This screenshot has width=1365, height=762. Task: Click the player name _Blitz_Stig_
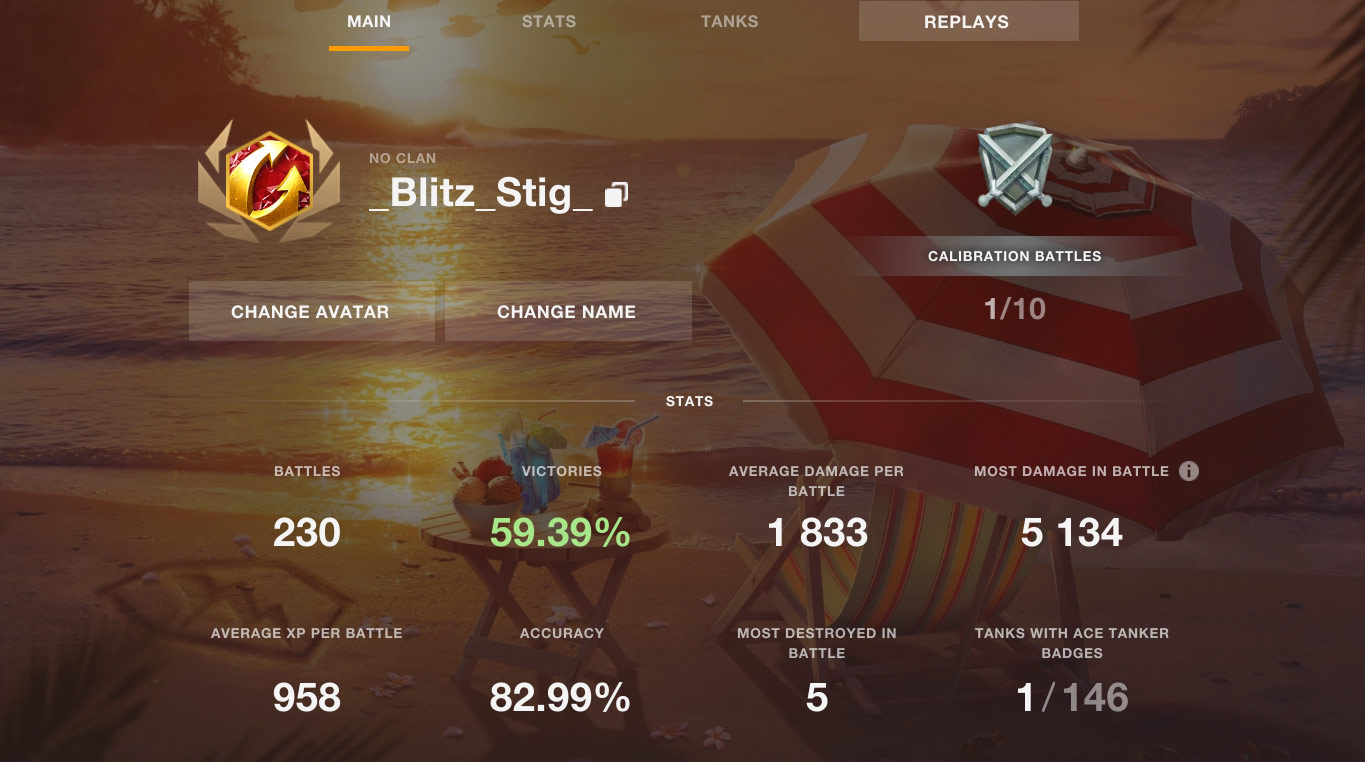coord(482,192)
